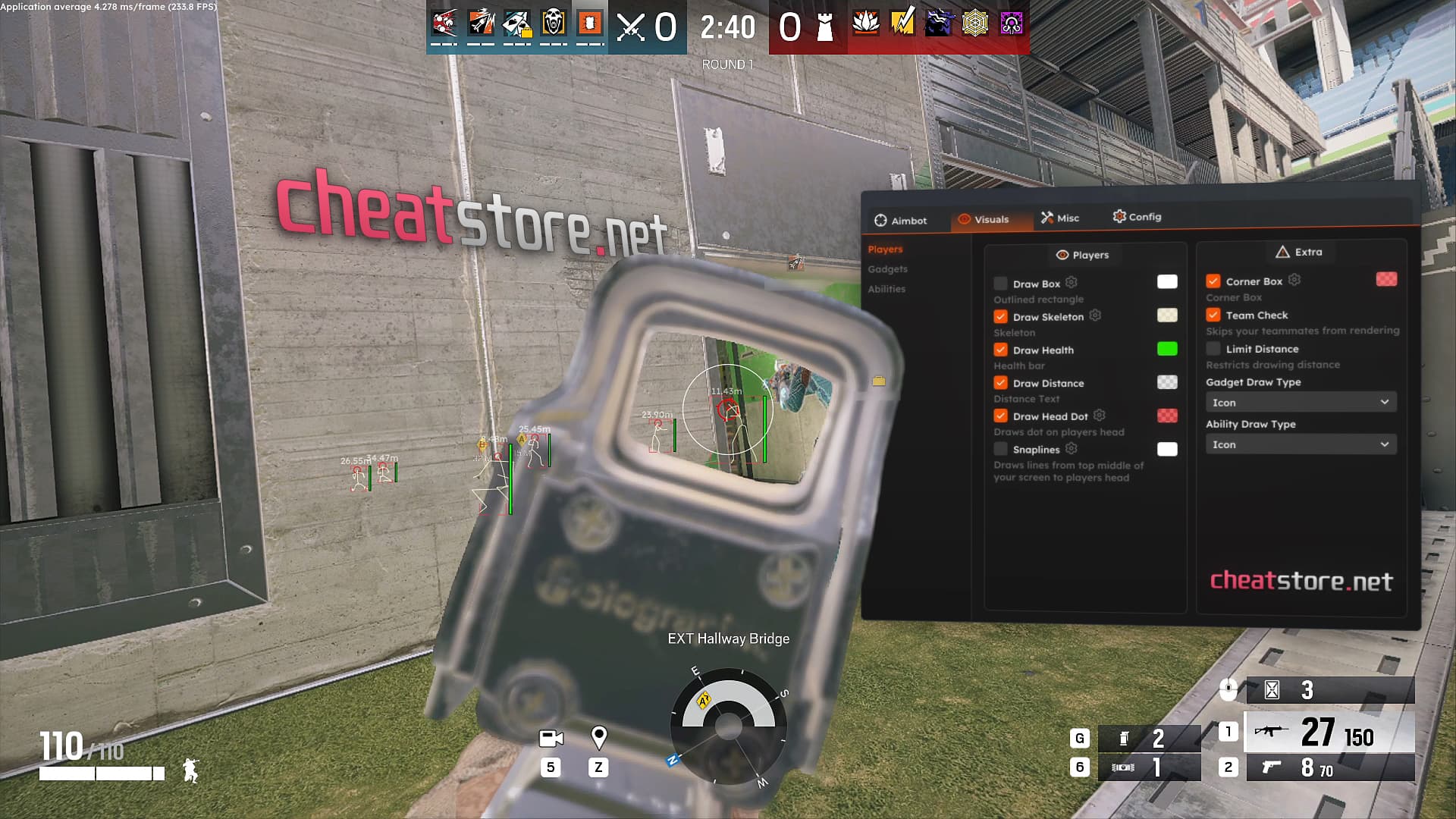Viewport: 1456px width, 819px height.
Task: Click the Corner Box settings gear icon
Action: (1294, 281)
